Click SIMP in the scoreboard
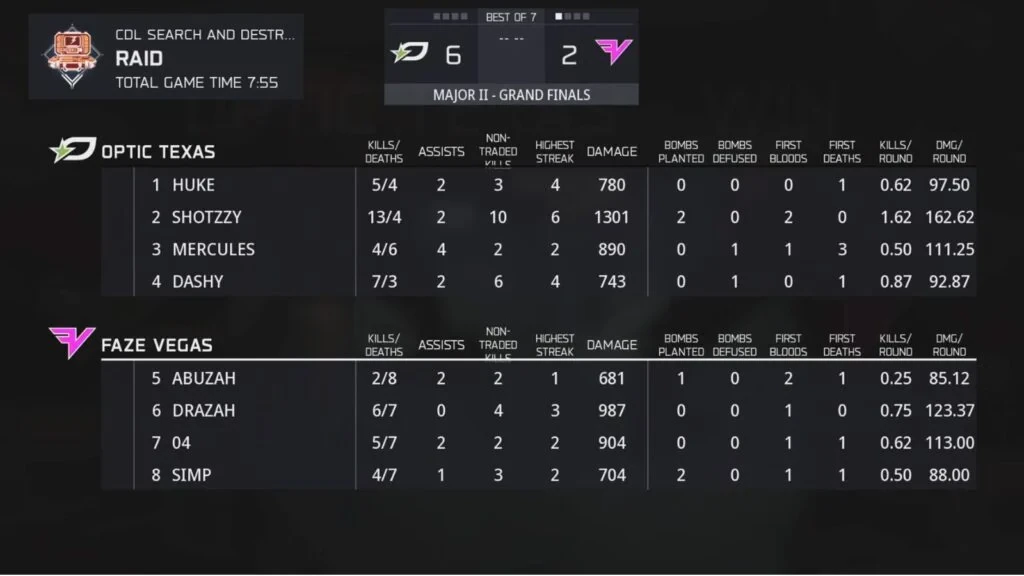 point(191,475)
